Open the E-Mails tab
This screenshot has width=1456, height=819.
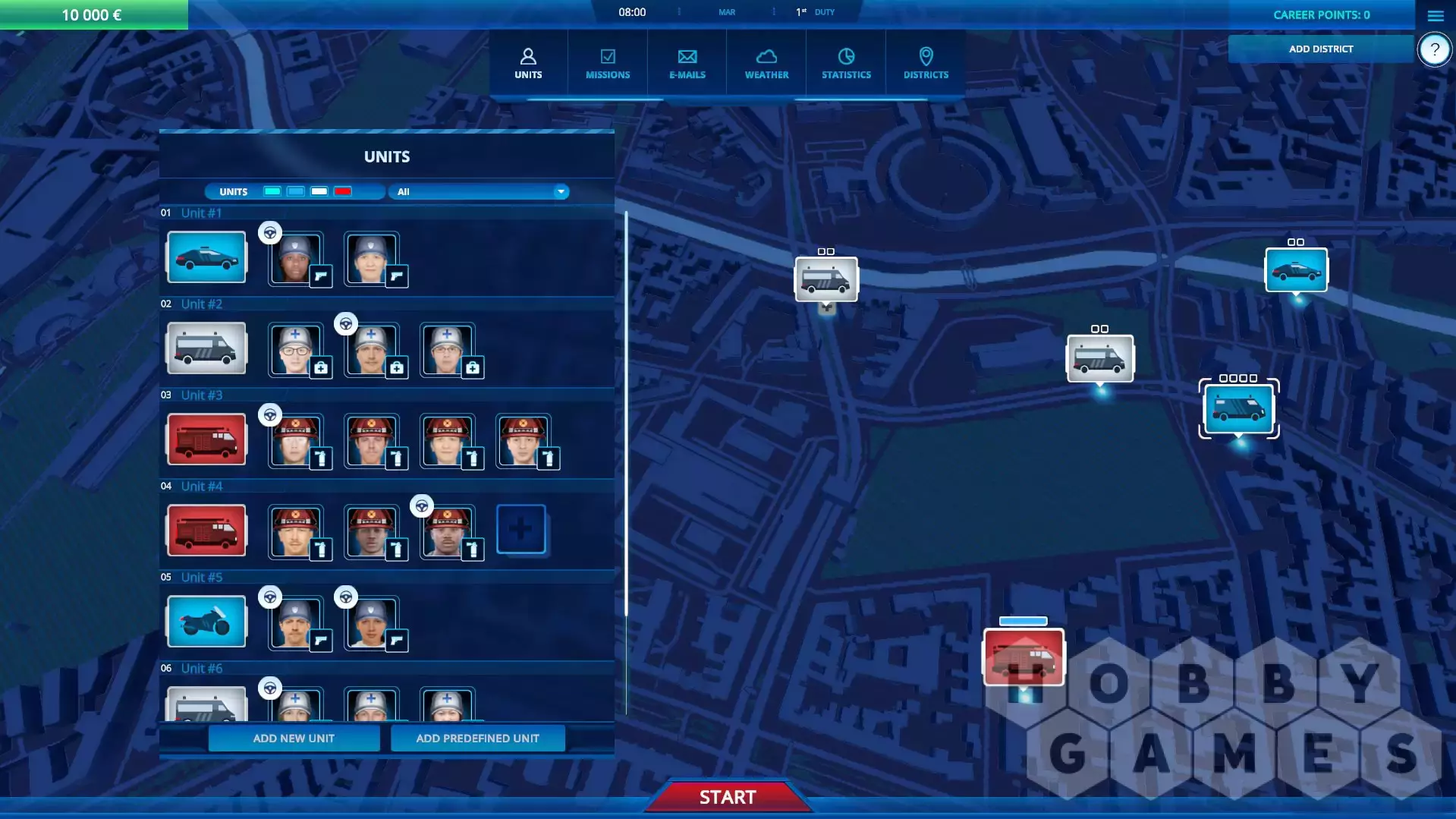(x=687, y=64)
